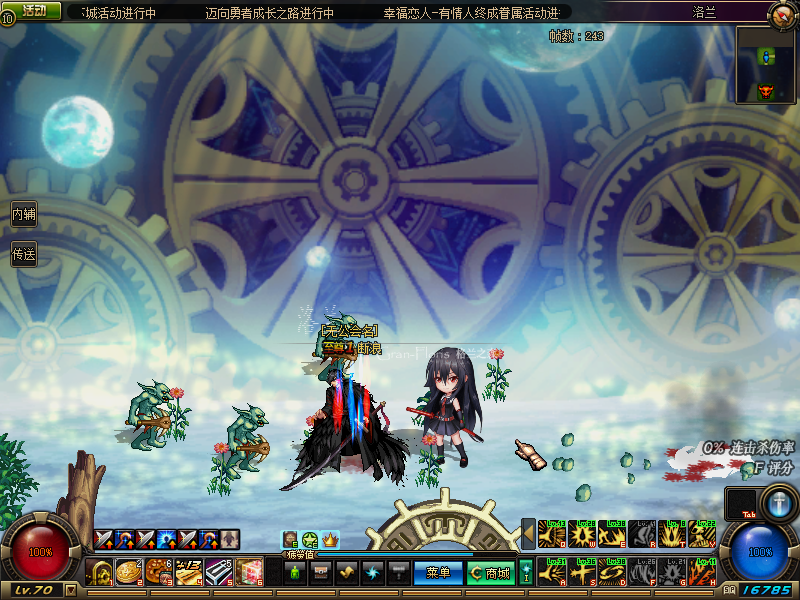The height and width of the screenshot is (600, 800).
Task: Use the silver case item in slot 5
Action: (x=219, y=573)
